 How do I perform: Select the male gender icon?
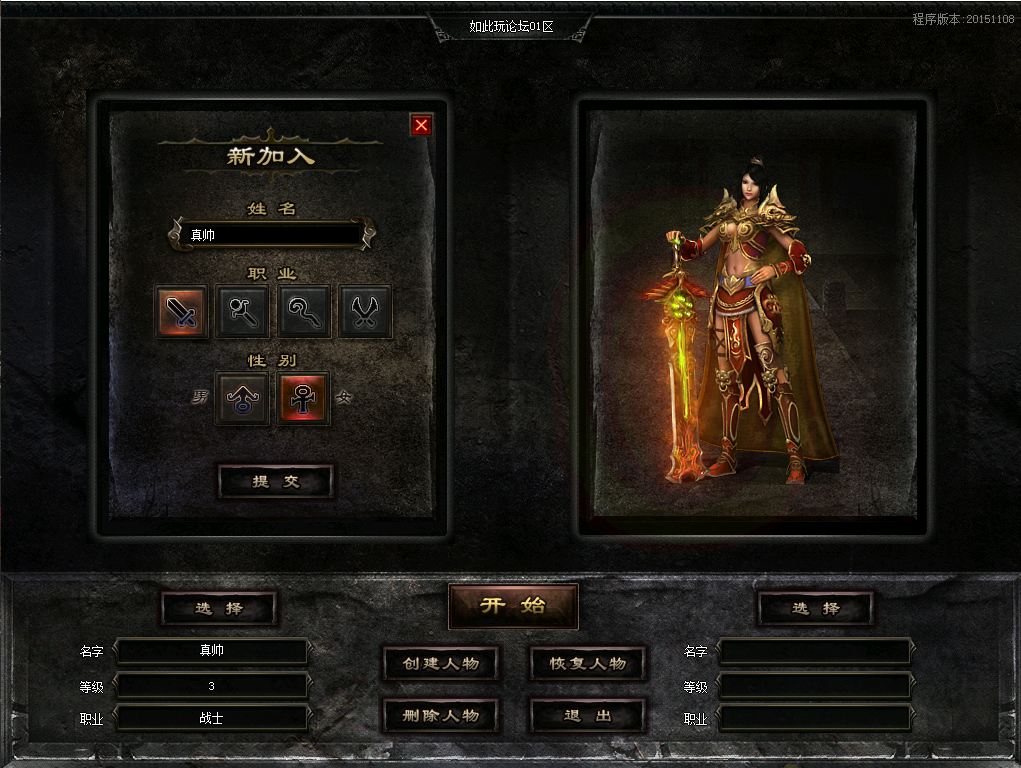(243, 399)
